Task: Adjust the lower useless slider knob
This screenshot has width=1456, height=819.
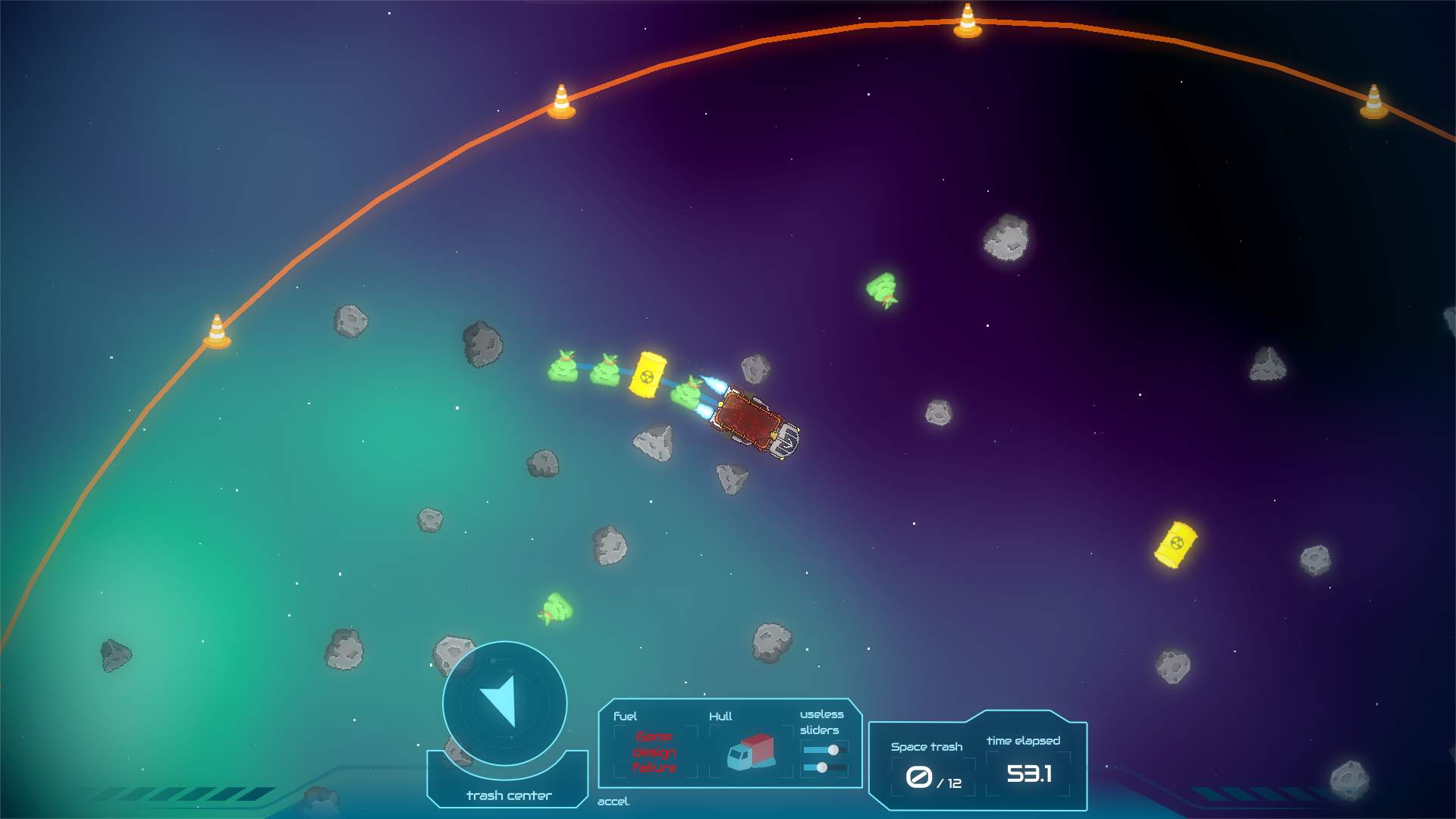Action: pyautogui.click(x=822, y=767)
